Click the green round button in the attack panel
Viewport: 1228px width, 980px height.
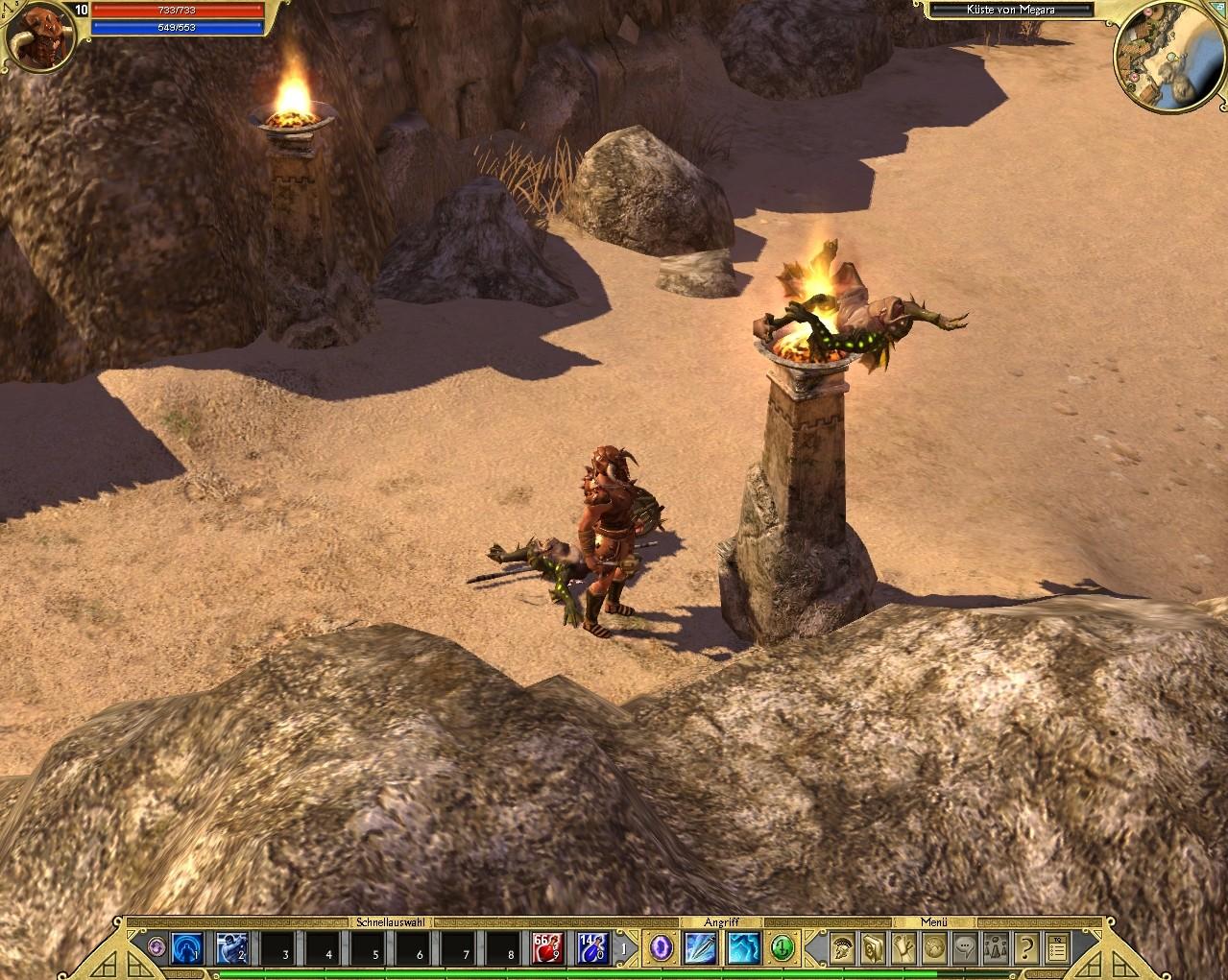(783, 948)
